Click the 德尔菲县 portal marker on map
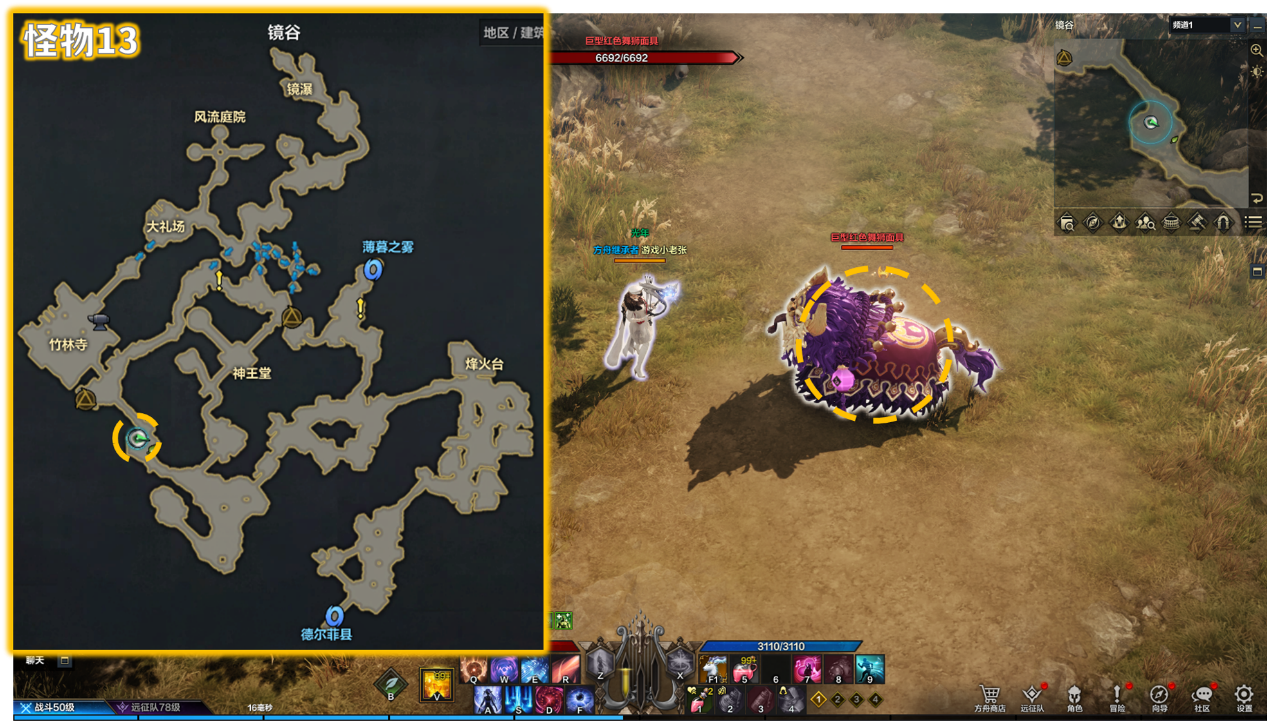The height and width of the screenshot is (721, 1267). coord(335,615)
